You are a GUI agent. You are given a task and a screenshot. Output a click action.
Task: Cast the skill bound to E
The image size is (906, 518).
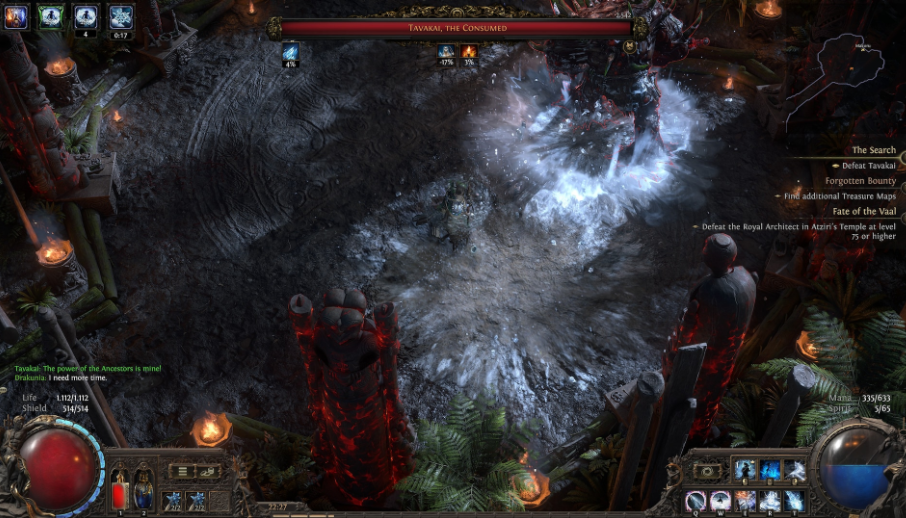pos(745,499)
